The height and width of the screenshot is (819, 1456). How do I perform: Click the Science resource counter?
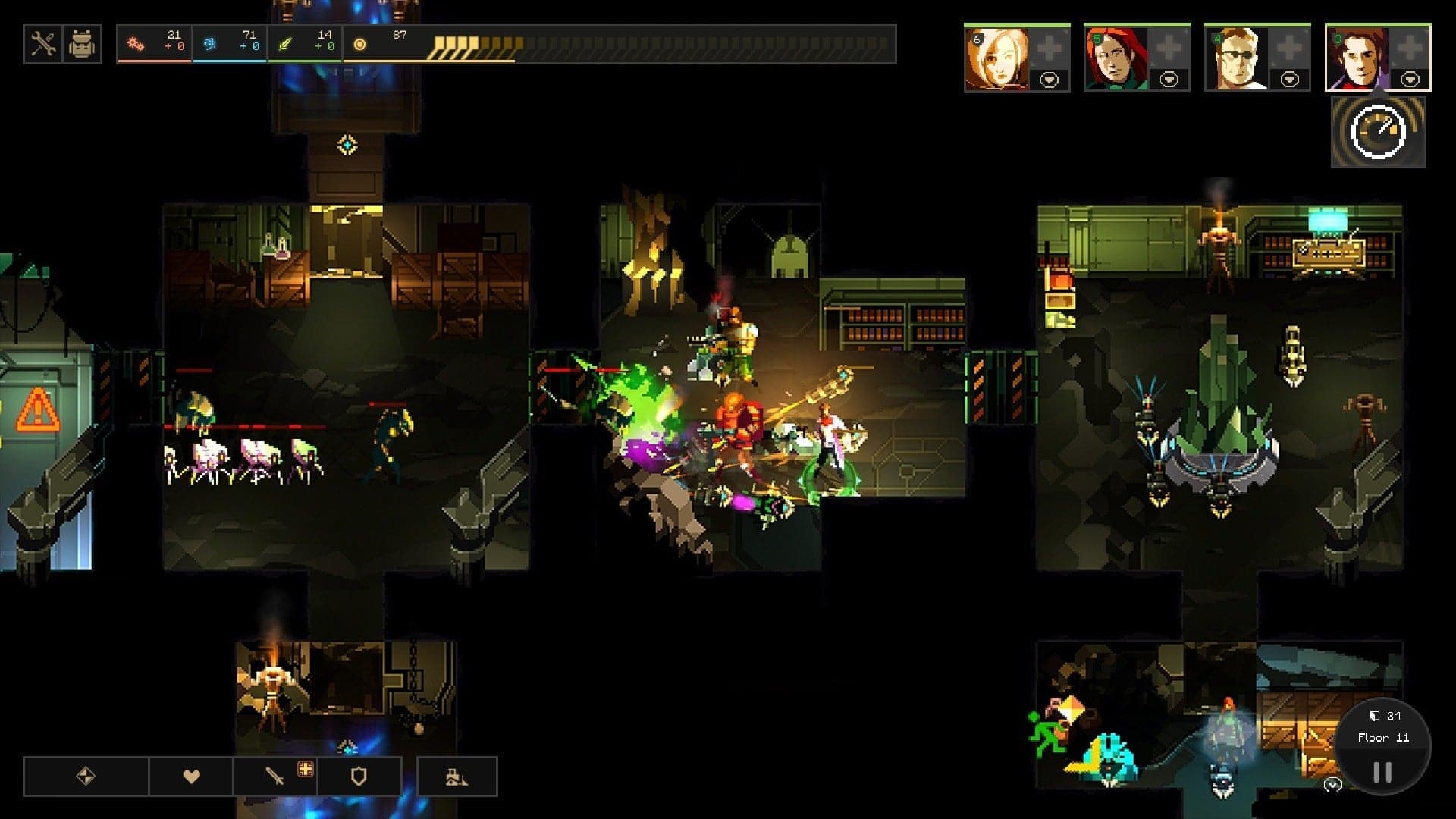click(x=231, y=43)
